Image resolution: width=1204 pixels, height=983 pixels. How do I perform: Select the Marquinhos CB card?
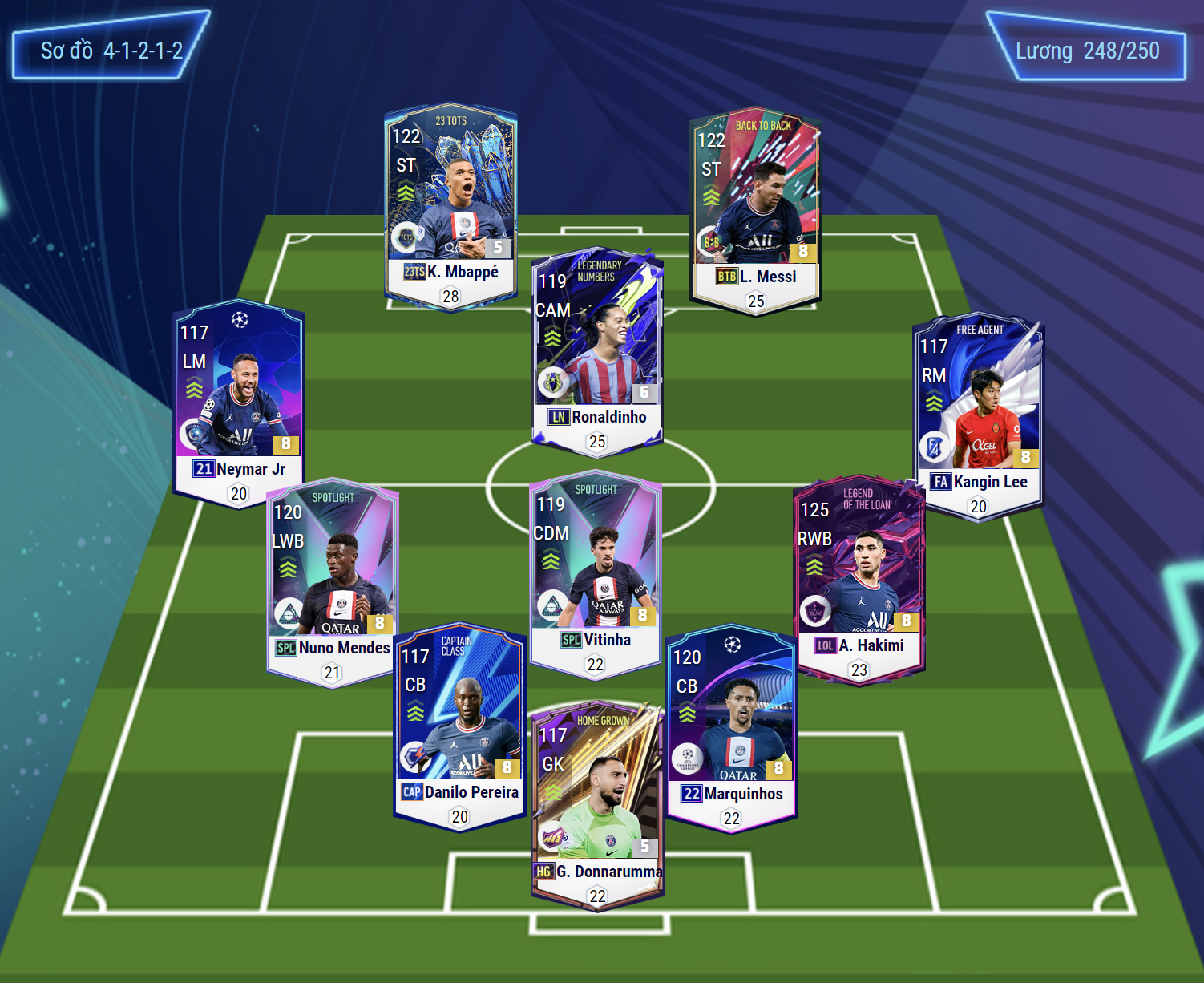tap(731, 727)
